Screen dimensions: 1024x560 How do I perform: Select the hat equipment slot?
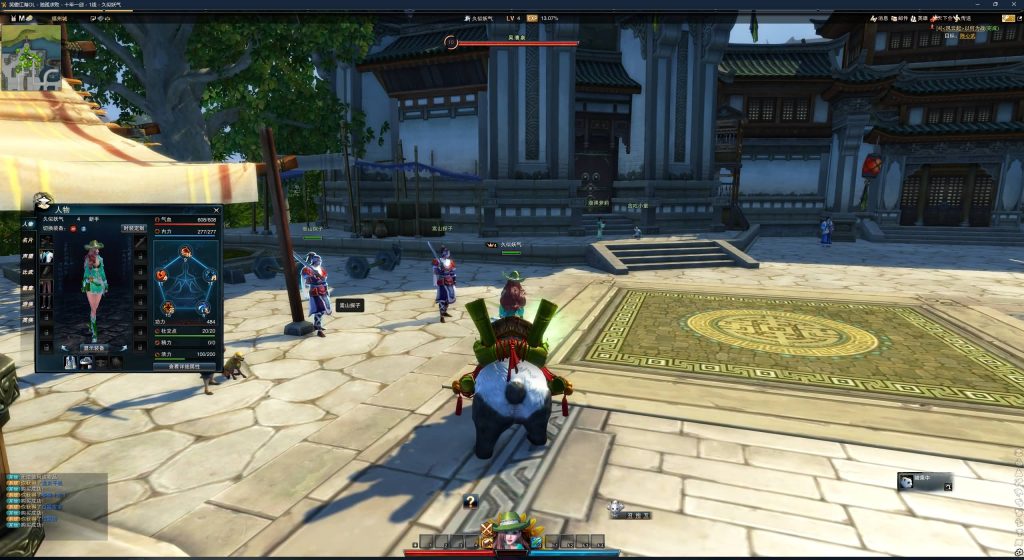click(x=47, y=243)
